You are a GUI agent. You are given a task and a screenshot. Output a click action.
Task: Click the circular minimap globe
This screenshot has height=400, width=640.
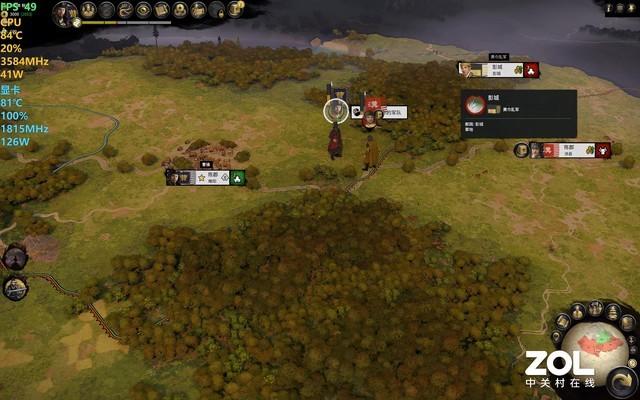(x=597, y=348)
